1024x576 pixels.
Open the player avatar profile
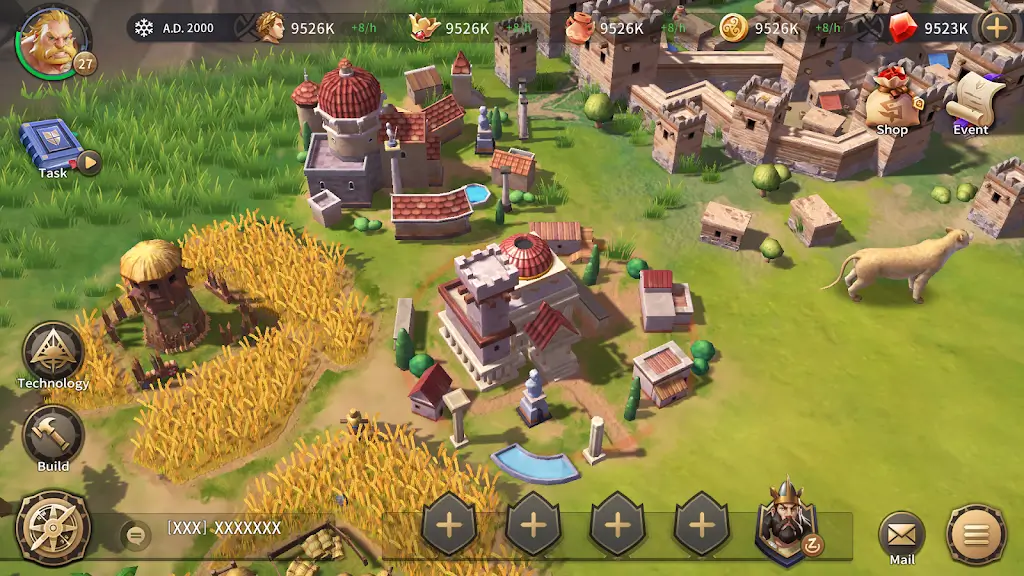tap(48, 40)
